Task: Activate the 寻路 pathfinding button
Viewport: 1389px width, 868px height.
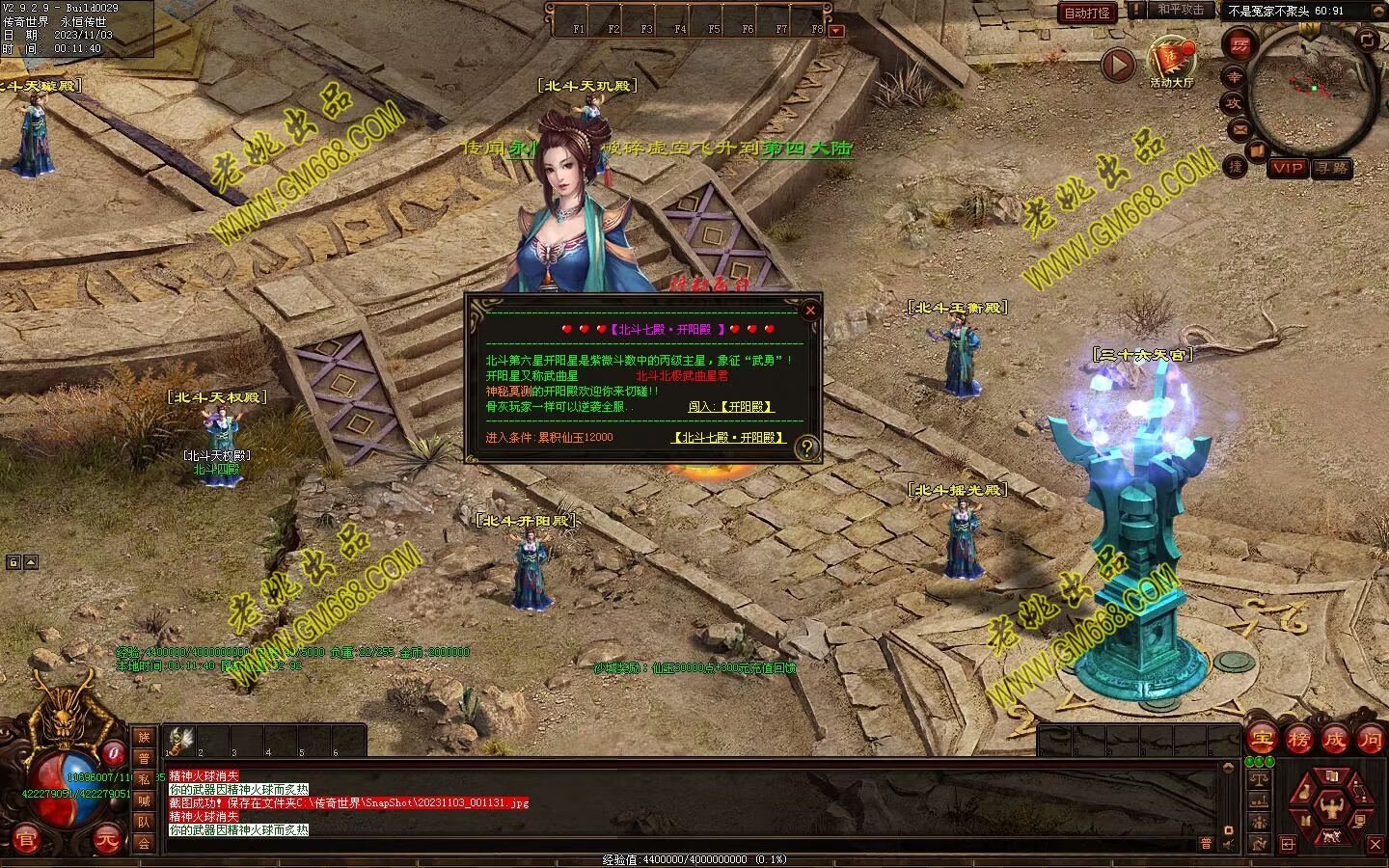Action: click(1332, 168)
